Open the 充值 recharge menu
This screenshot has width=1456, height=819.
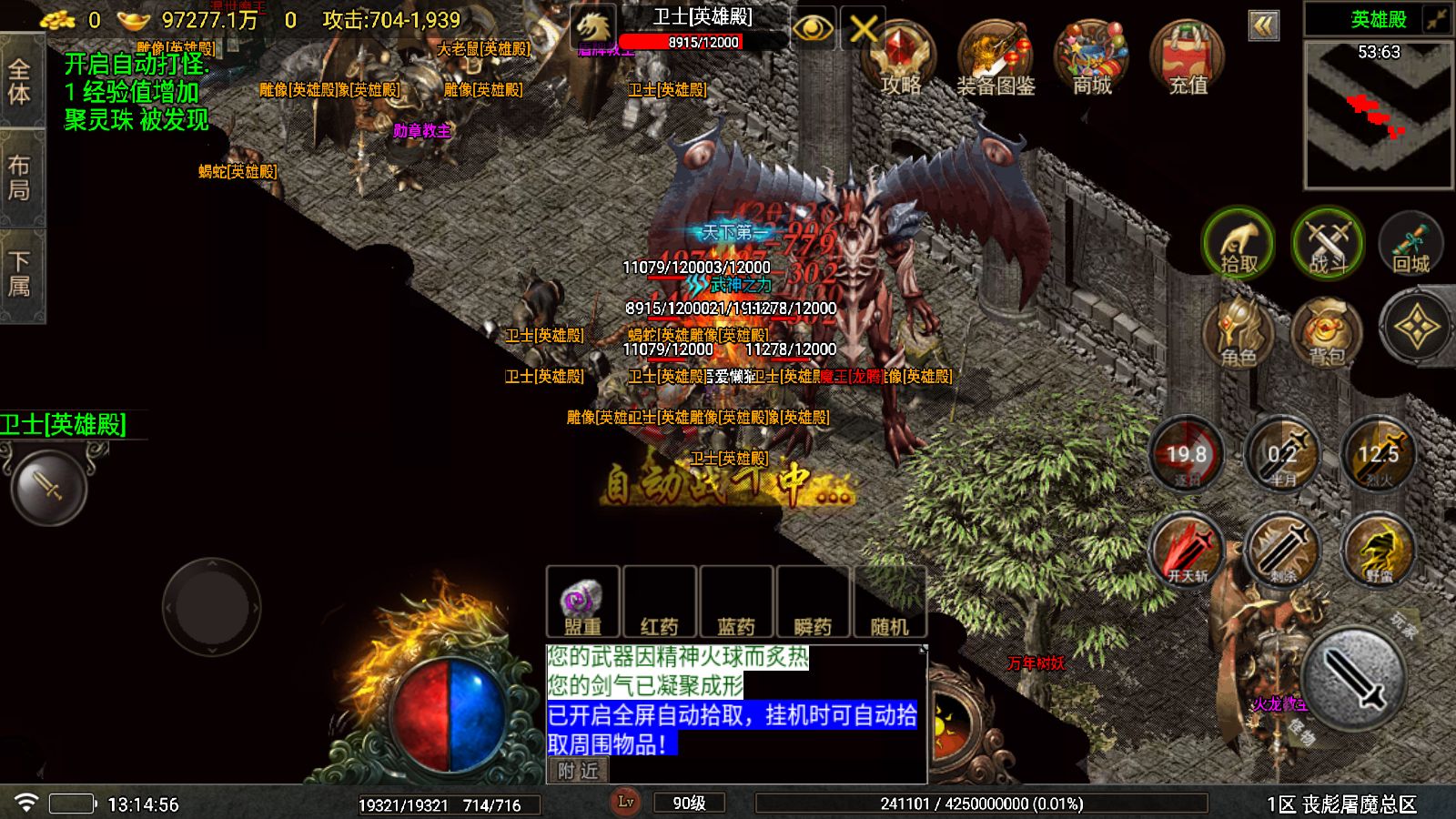pyautogui.click(x=1187, y=59)
